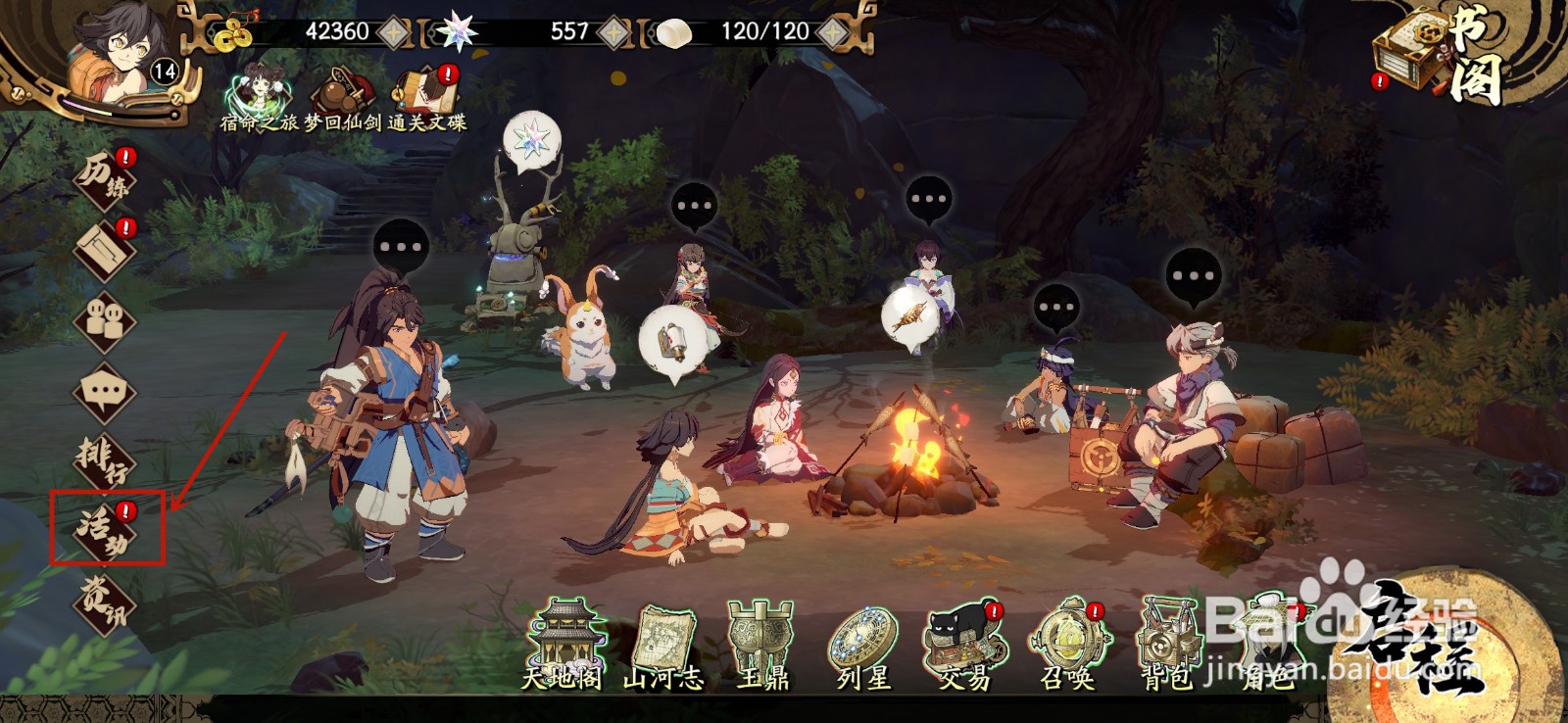Show the 排行 rankings
The height and width of the screenshot is (723, 1568).
coord(105,459)
